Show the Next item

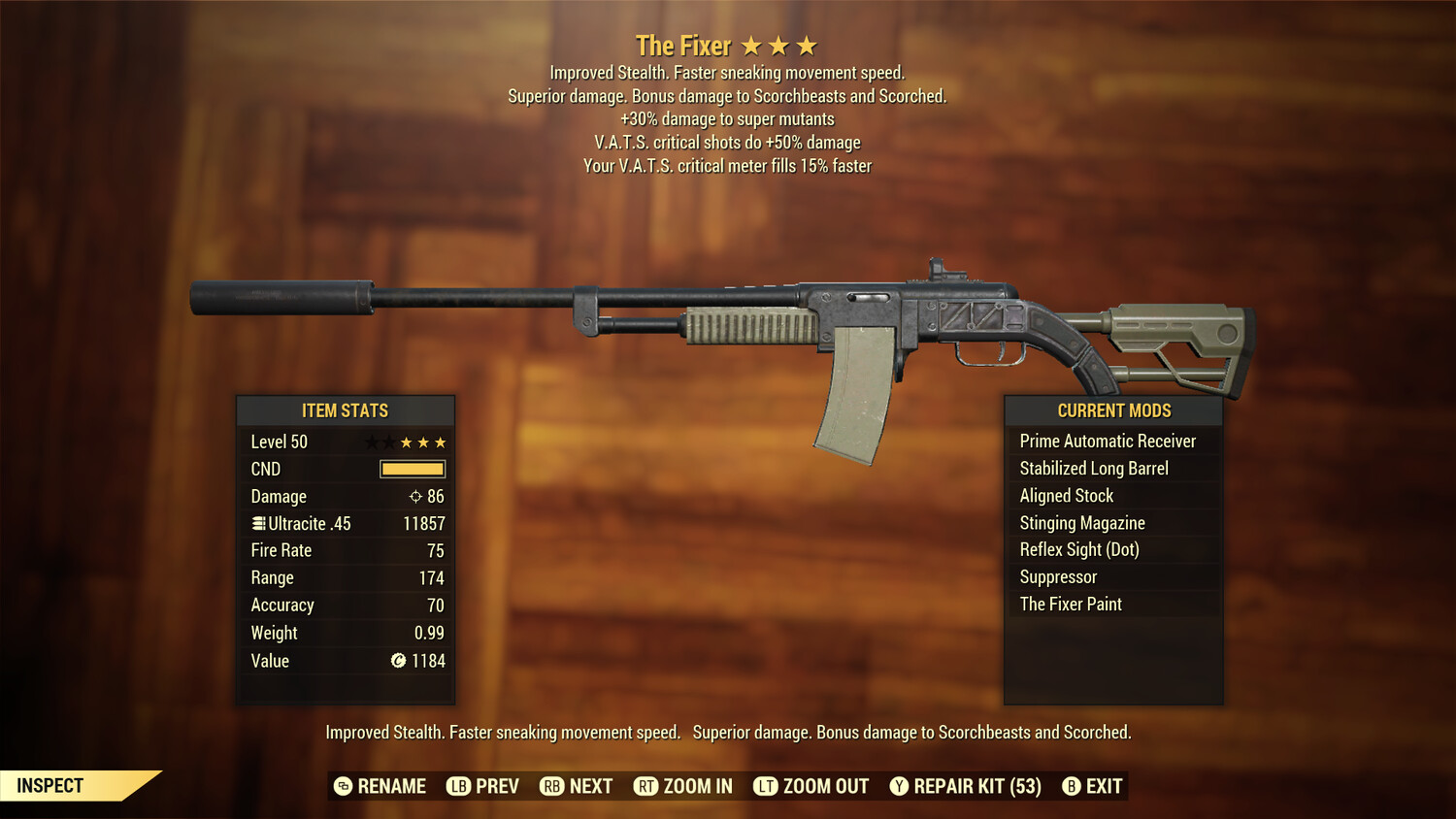point(577,786)
